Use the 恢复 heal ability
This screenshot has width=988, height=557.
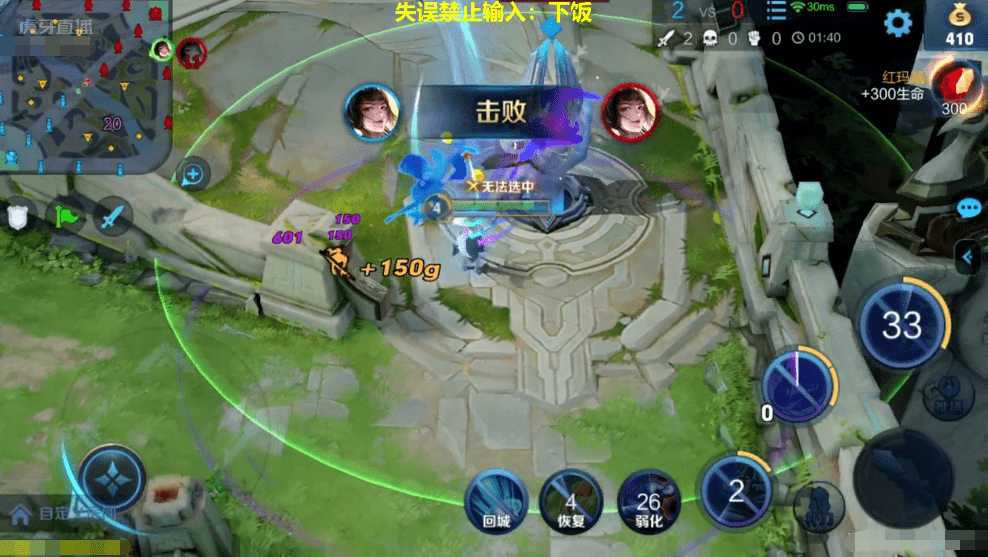pyautogui.click(x=570, y=499)
